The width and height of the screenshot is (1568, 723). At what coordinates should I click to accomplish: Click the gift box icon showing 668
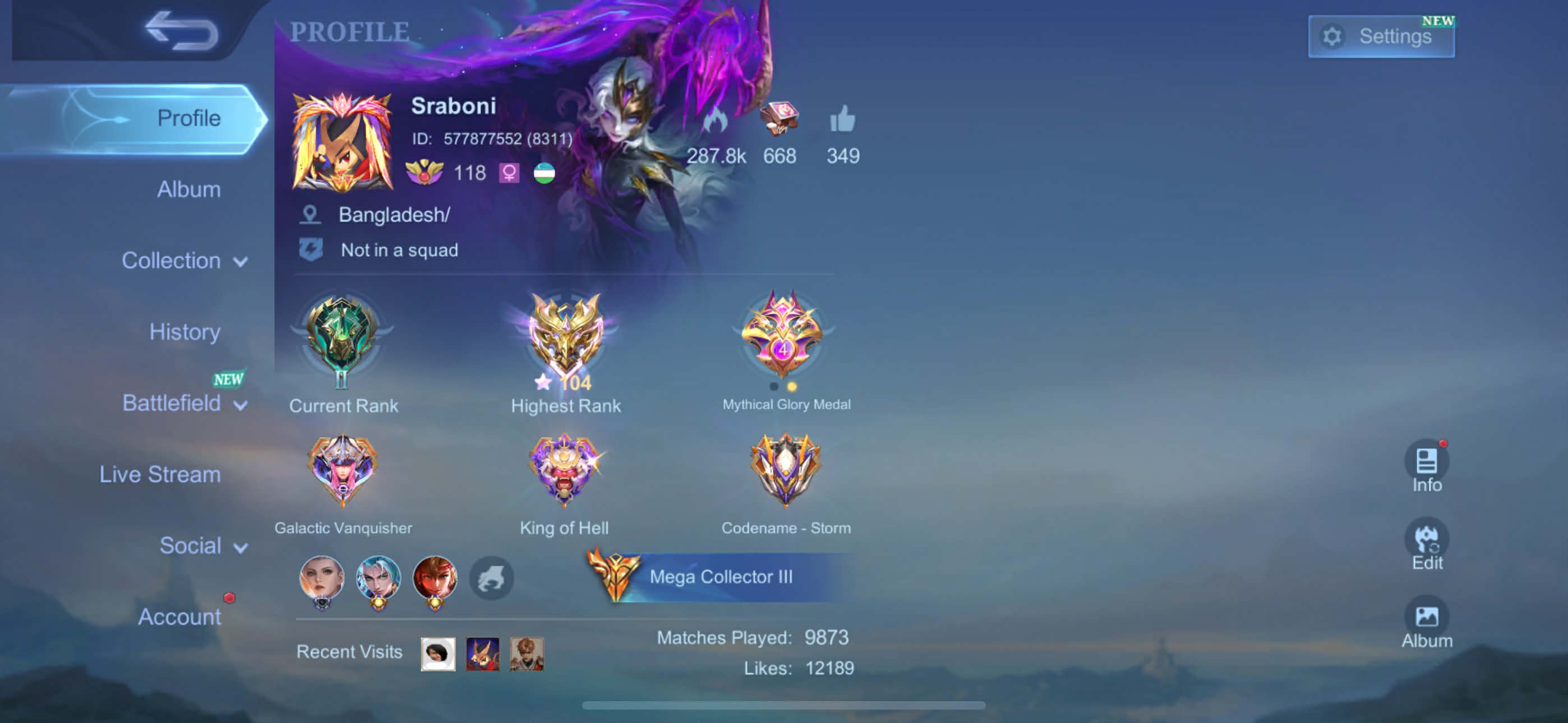(x=779, y=119)
